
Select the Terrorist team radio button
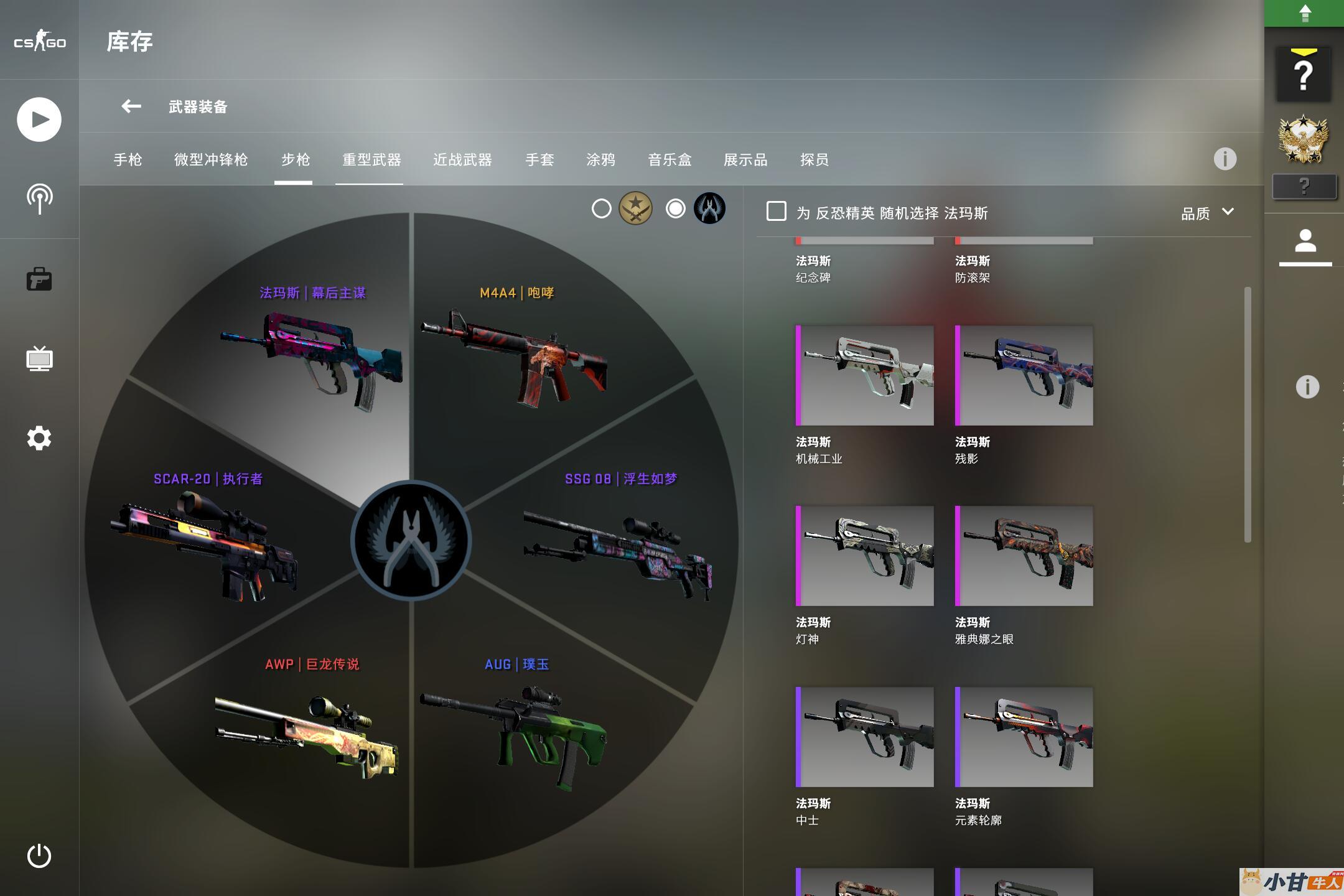602,208
